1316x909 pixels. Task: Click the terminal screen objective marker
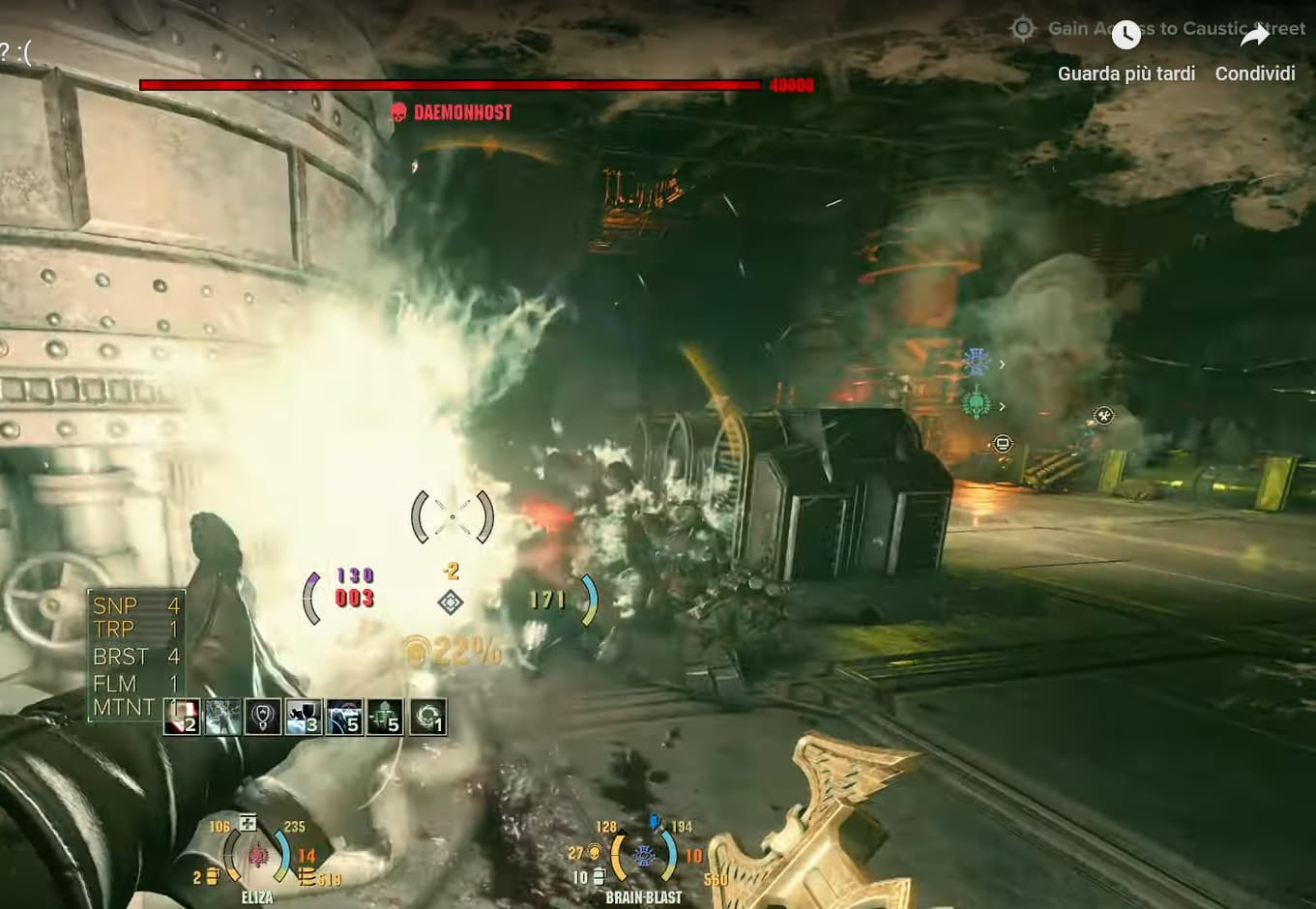pyautogui.click(x=1003, y=444)
